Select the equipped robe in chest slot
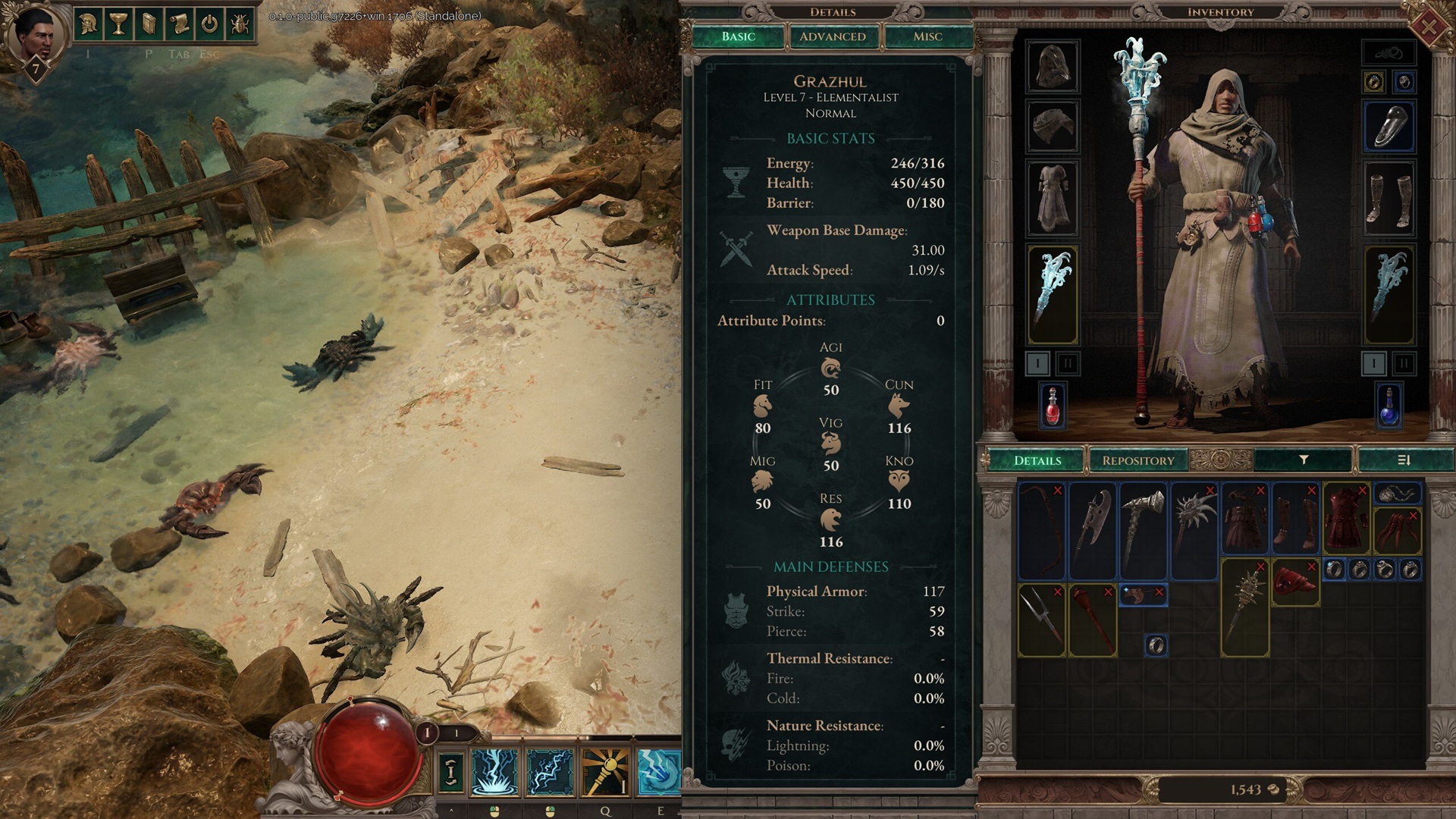The width and height of the screenshot is (1456, 819). click(x=1052, y=199)
